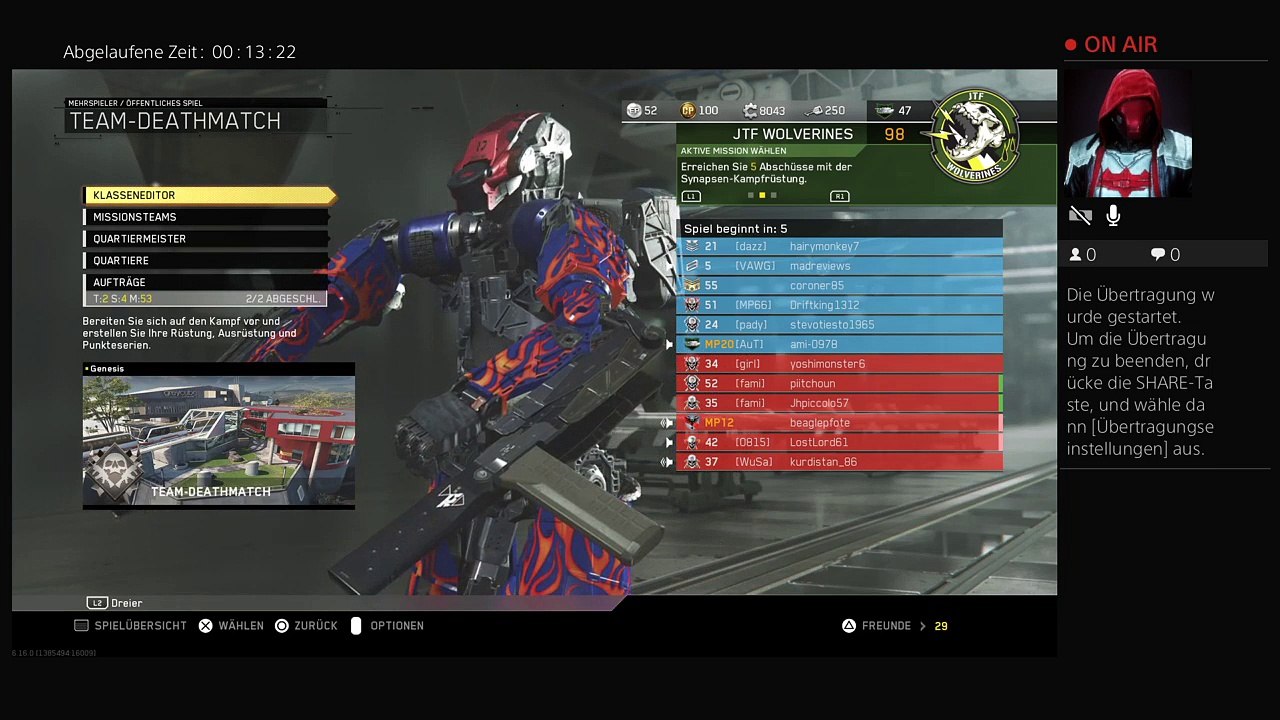Select Jhpiccolo57 in the lobby
The height and width of the screenshot is (720, 1280).
point(840,403)
